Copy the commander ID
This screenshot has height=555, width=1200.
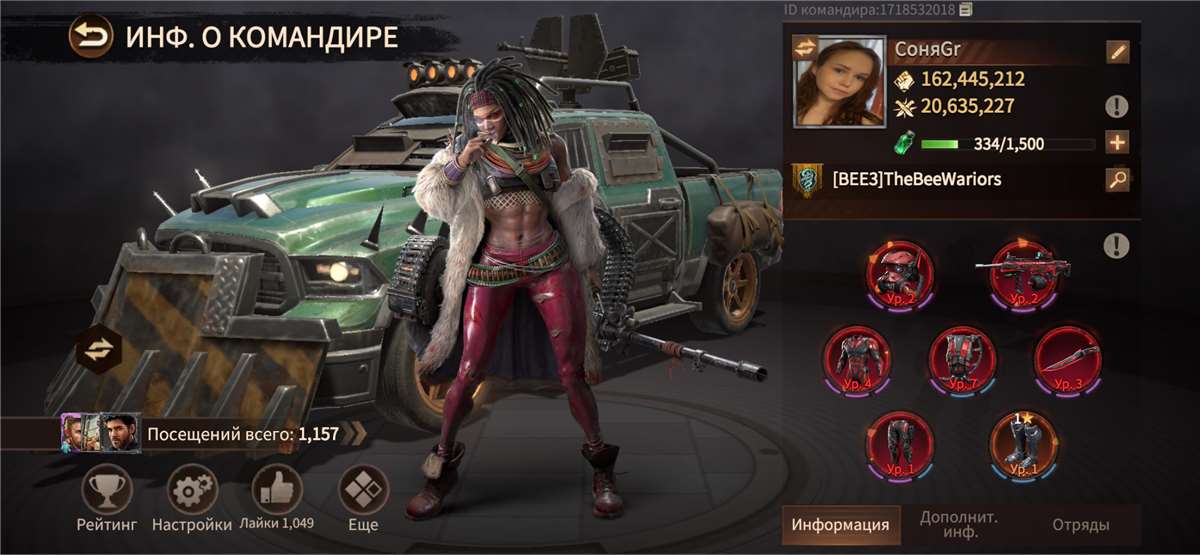965,10
